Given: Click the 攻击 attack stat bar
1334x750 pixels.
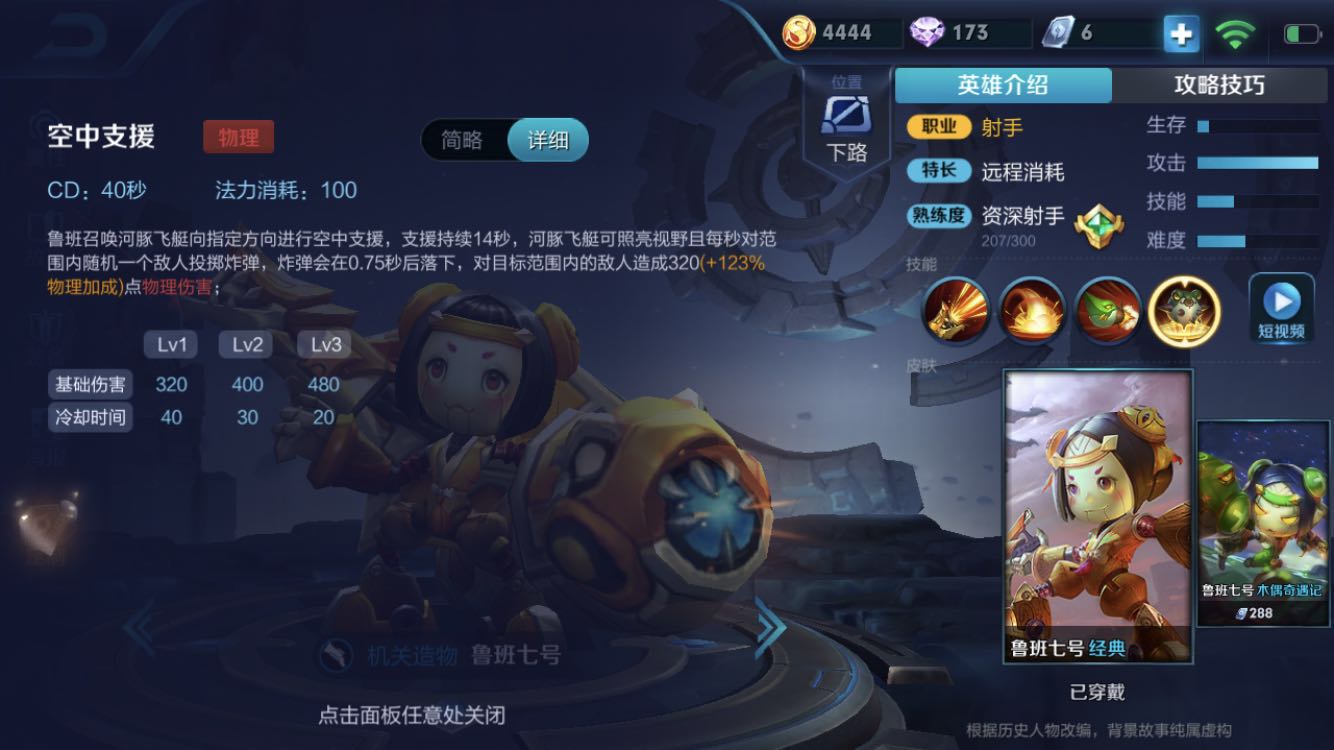Looking at the screenshot, I should [x=1256, y=164].
